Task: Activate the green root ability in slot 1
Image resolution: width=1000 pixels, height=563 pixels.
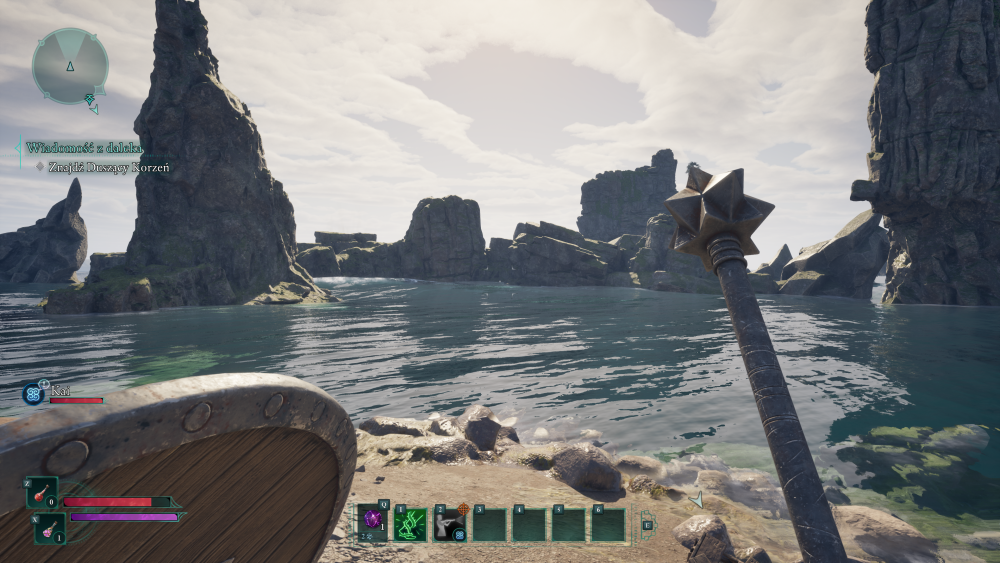Action: tap(410, 524)
